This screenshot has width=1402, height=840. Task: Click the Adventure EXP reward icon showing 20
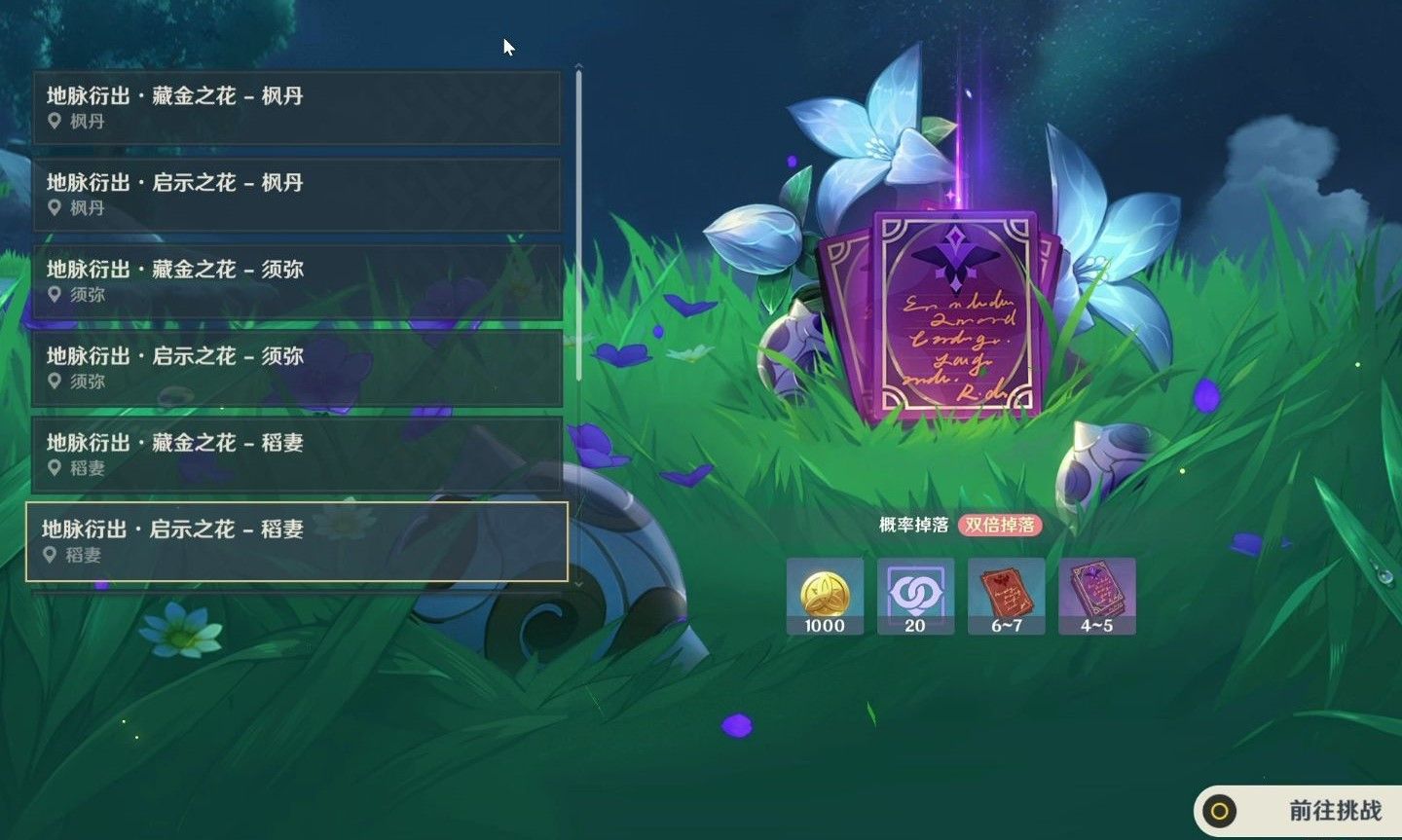(x=915, y=597)
